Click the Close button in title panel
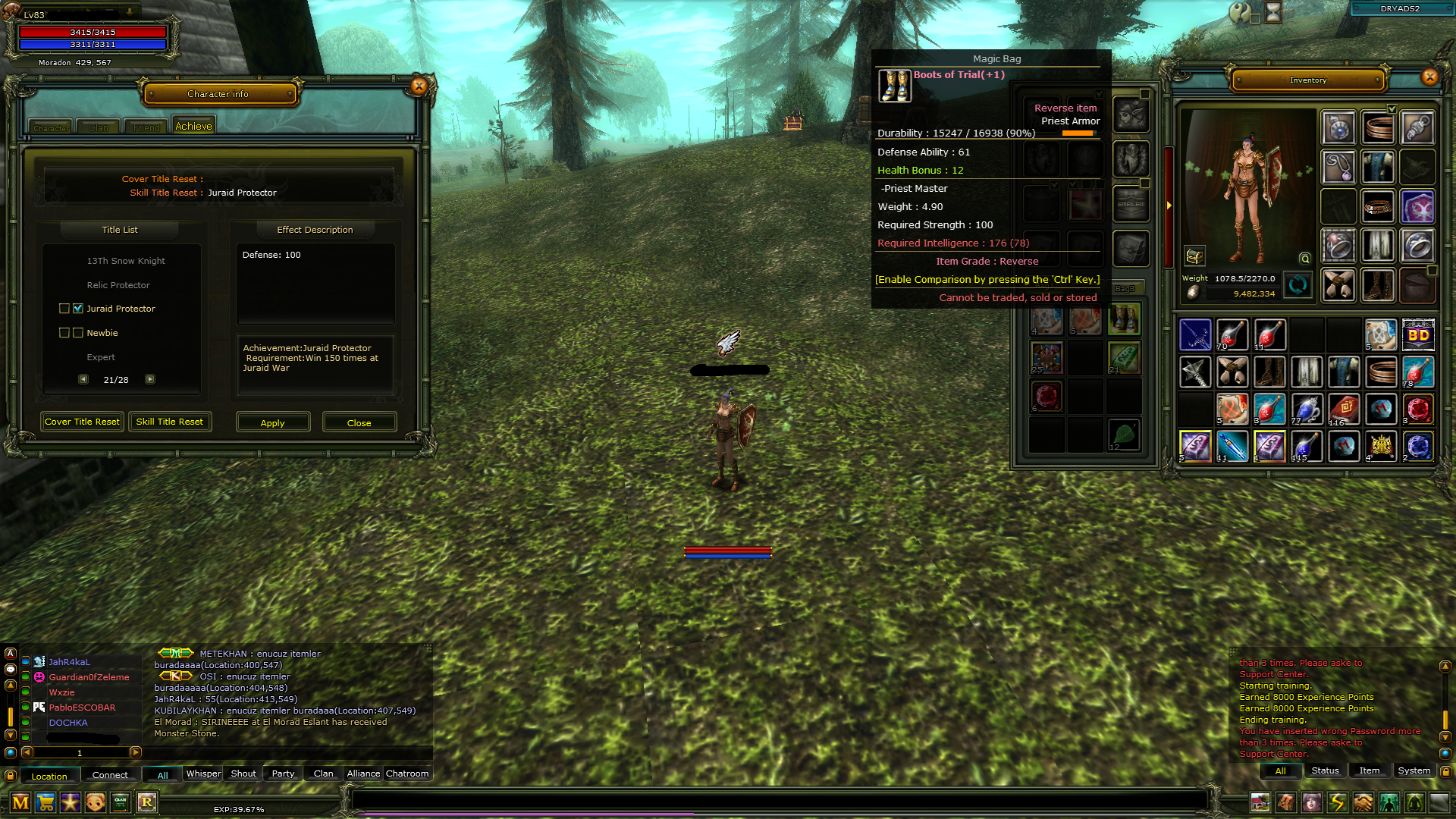Screen dimensions: 1456x819 coord(359,422)
